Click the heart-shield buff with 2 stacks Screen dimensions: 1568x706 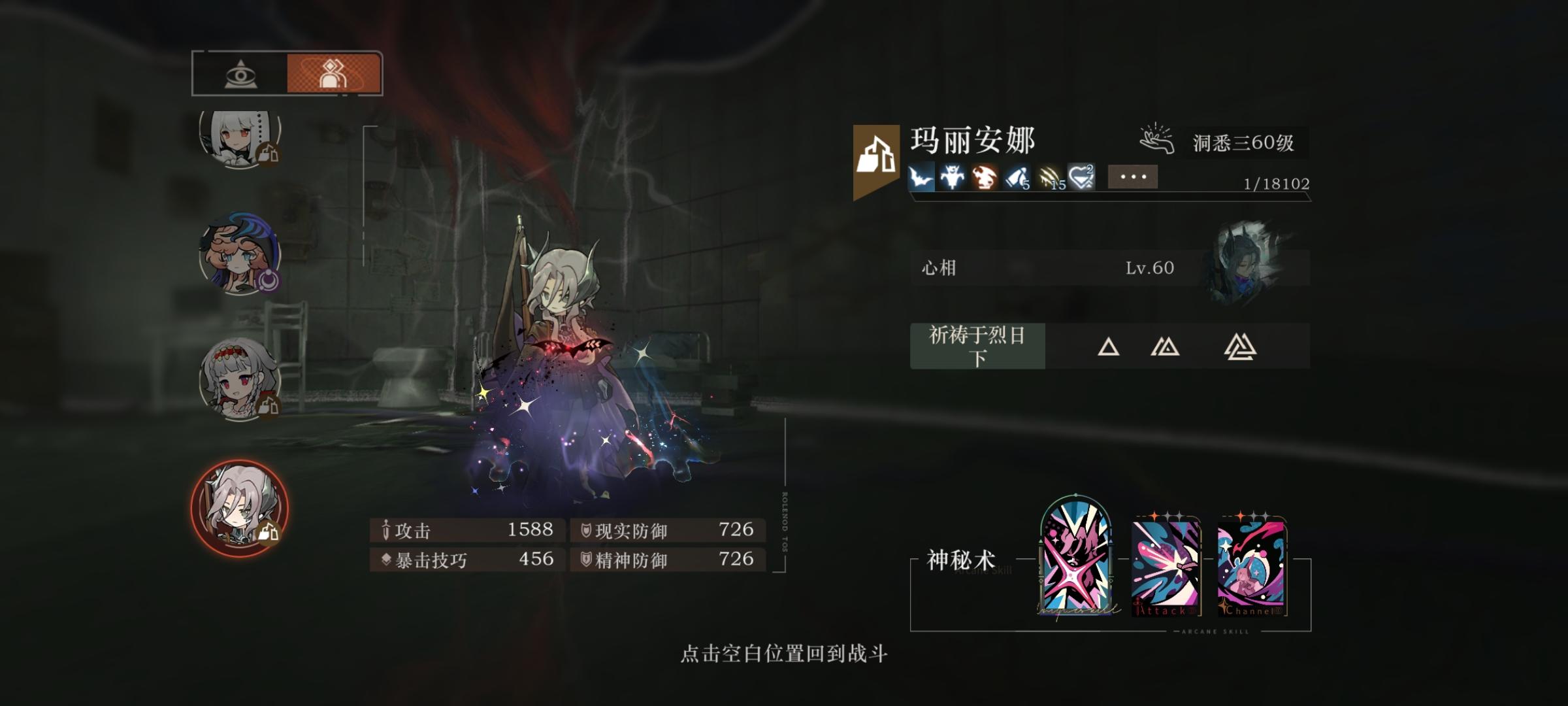coord(1083,176)
